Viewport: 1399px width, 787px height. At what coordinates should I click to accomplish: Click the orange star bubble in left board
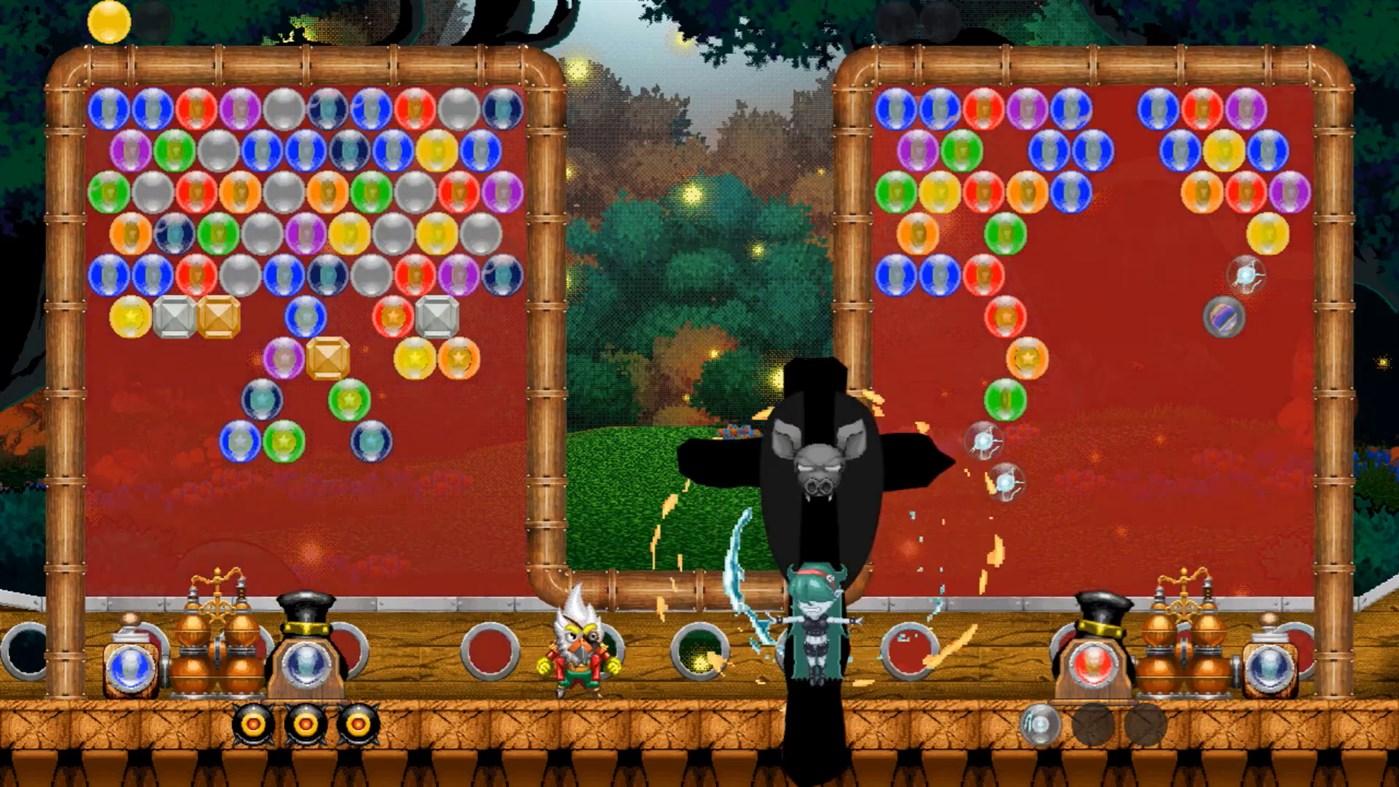coord(459,358)
